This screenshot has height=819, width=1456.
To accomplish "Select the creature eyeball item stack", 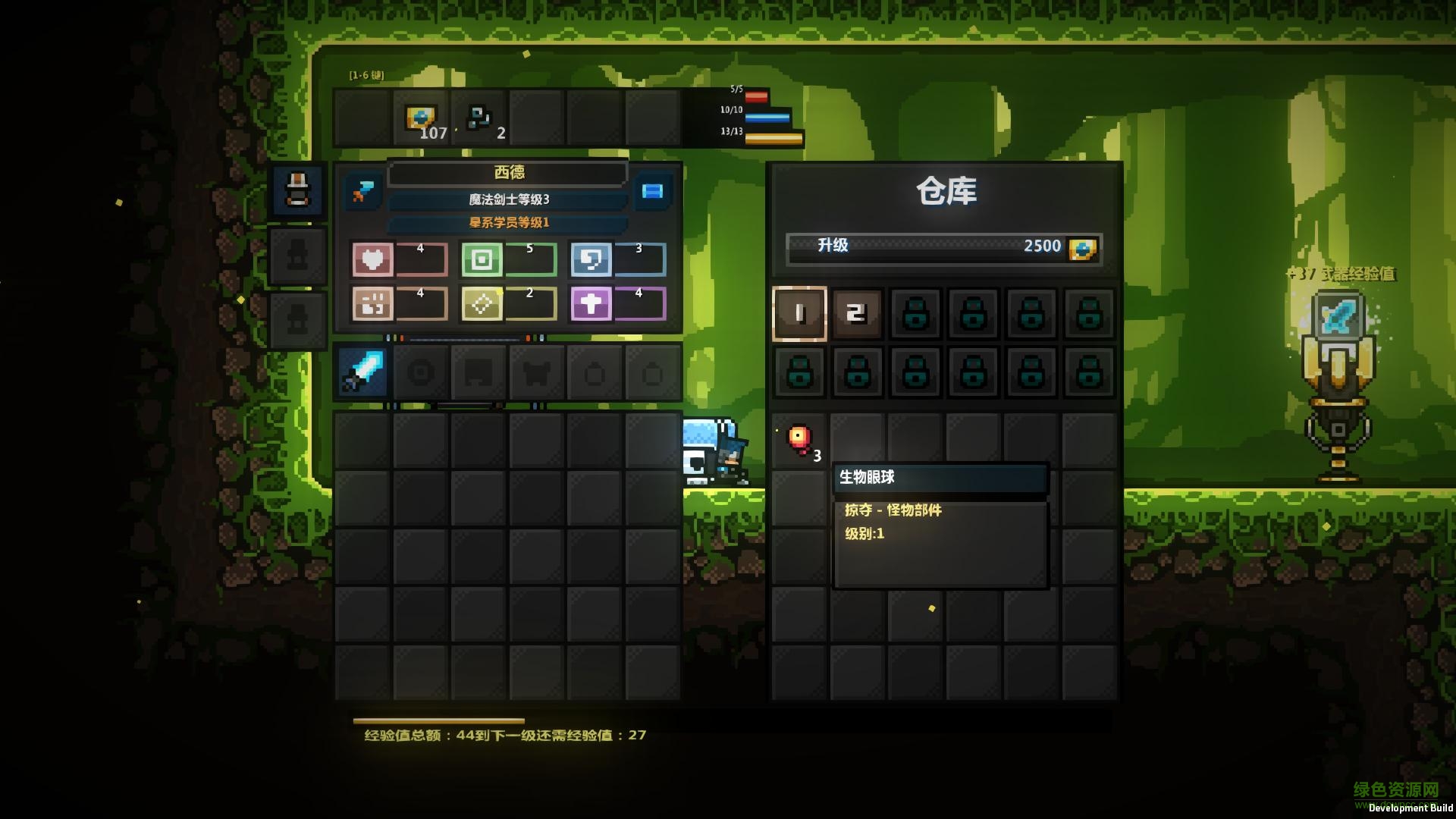I will tap(799, 441).
